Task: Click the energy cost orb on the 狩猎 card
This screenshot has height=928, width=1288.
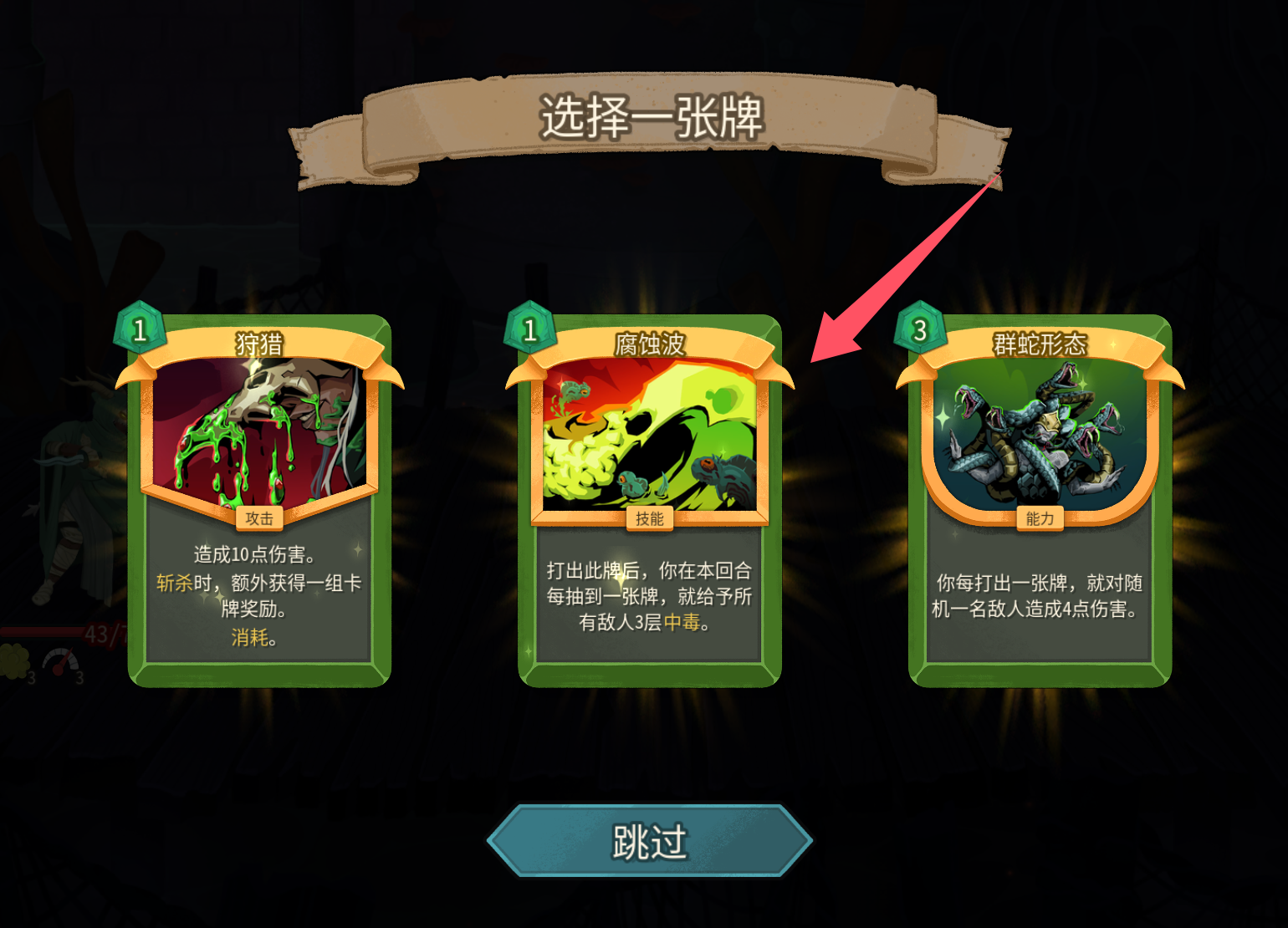Action: tap(142, 329)
